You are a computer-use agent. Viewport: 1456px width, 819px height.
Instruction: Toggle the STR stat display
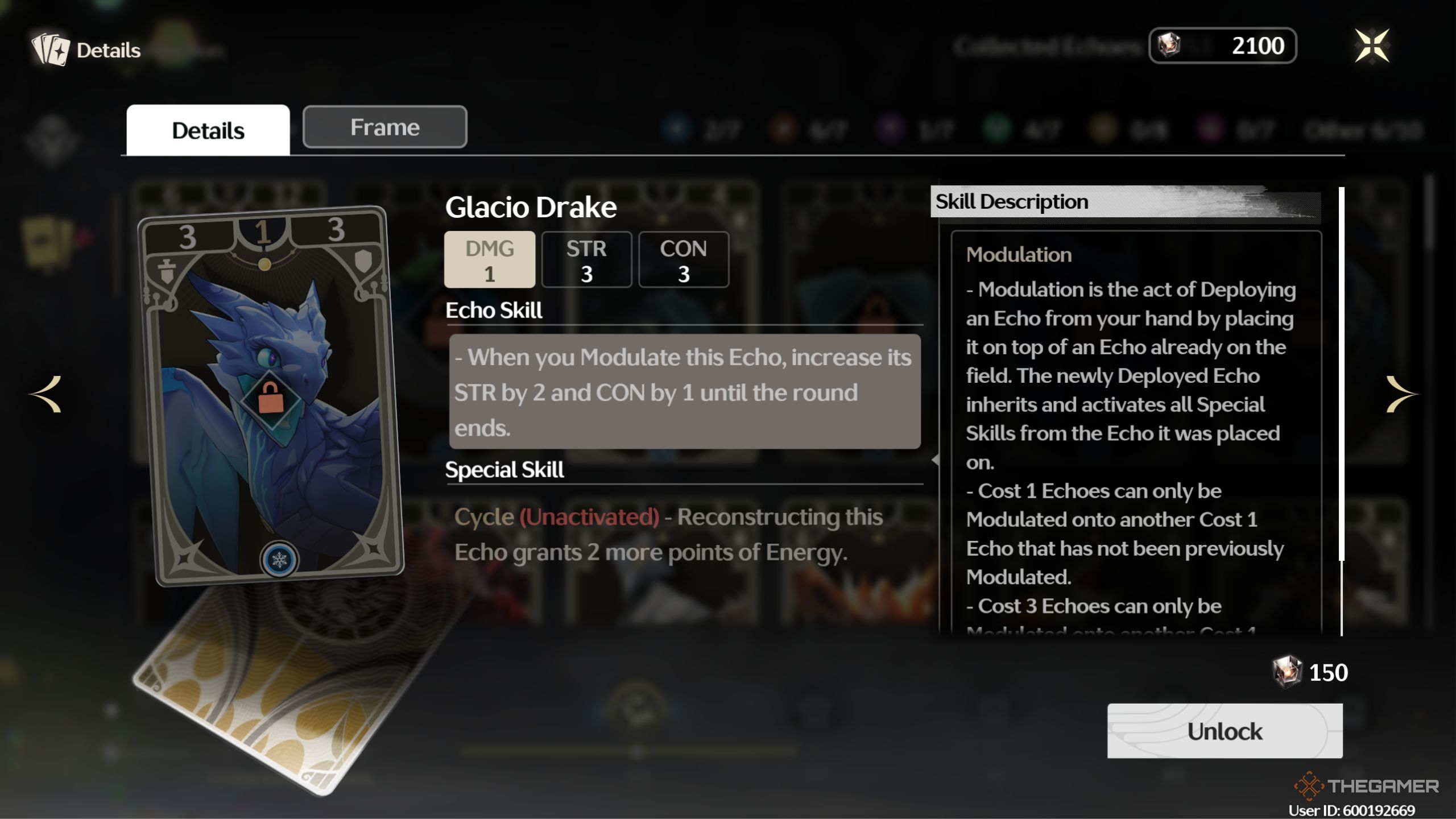point(587,259)
